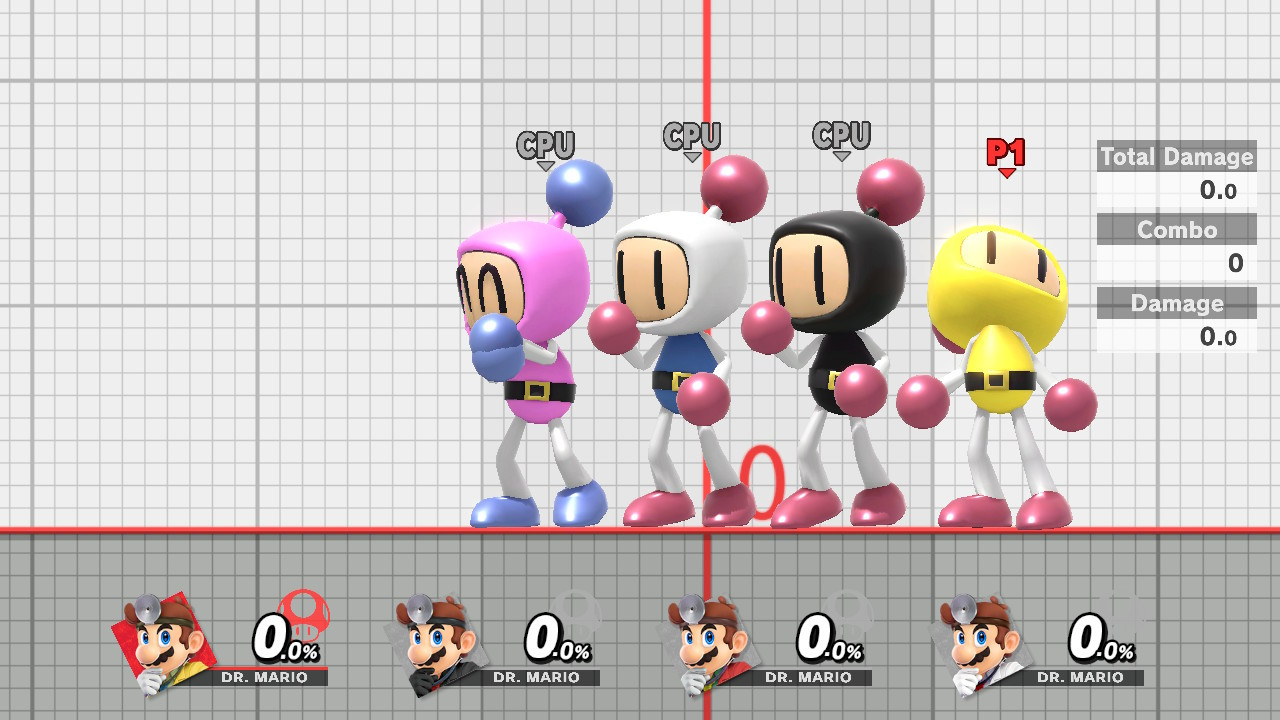The width and height of the screenshot is (1280, 720).
Task: Select the Combo panel header
Action: [x=1176, y=230]
